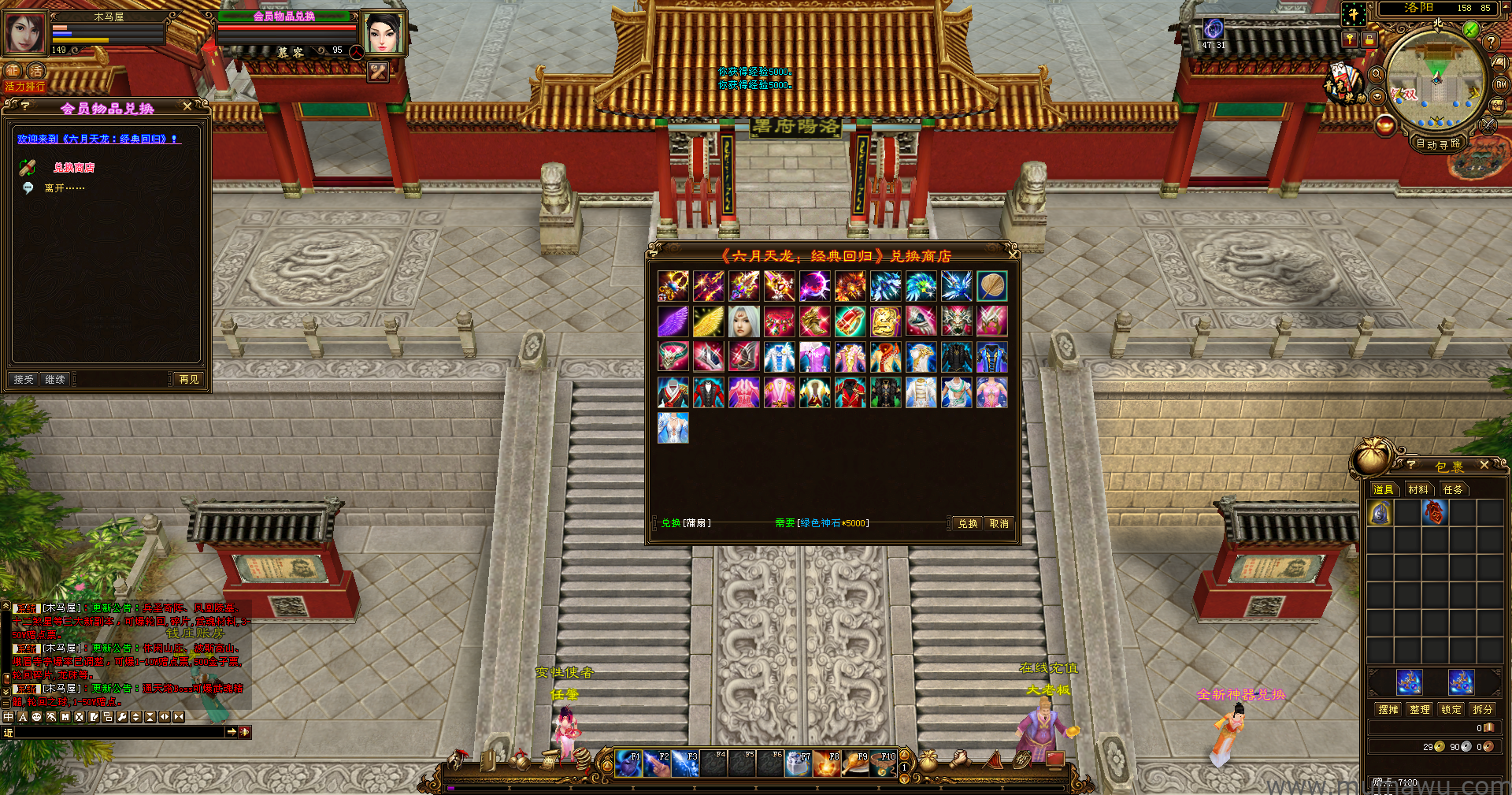Open the 活力排行 ranking button

25,87
